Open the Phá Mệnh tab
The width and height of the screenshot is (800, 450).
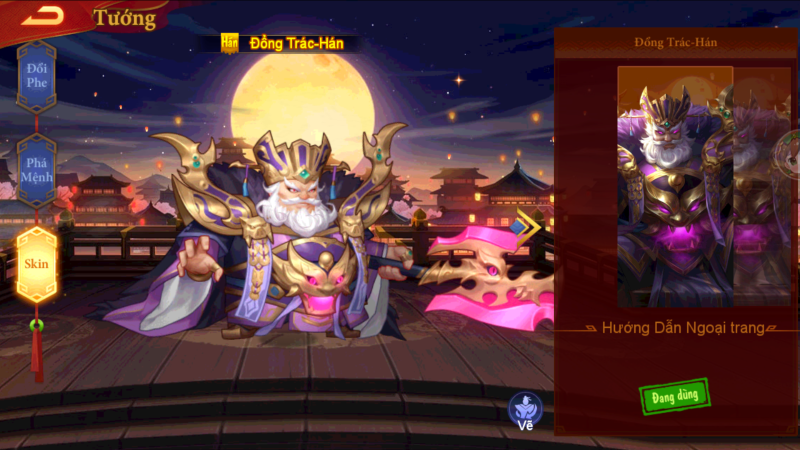37,170
